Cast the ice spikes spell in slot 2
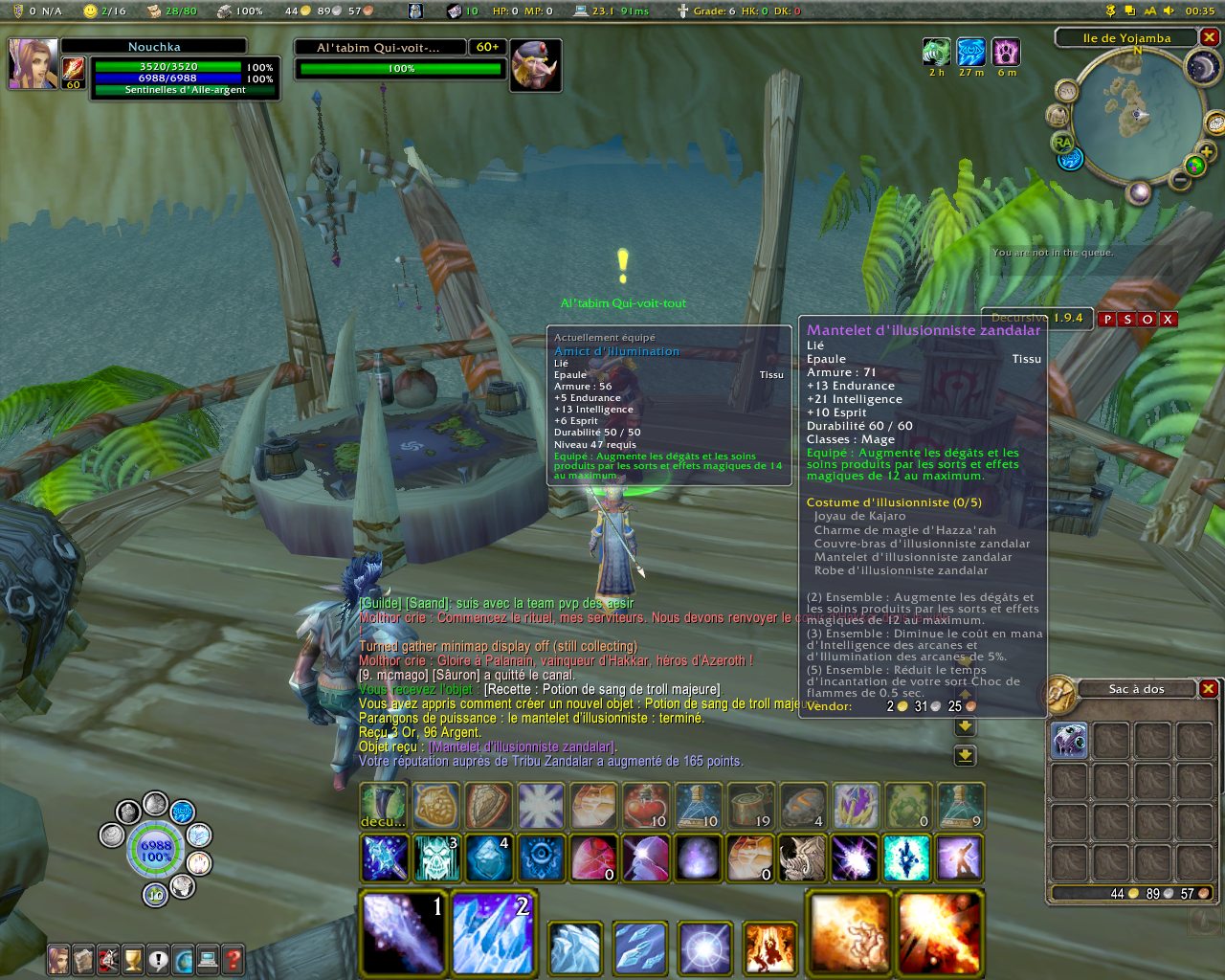This screenshot has width=1225, height=980. (494, 933)
